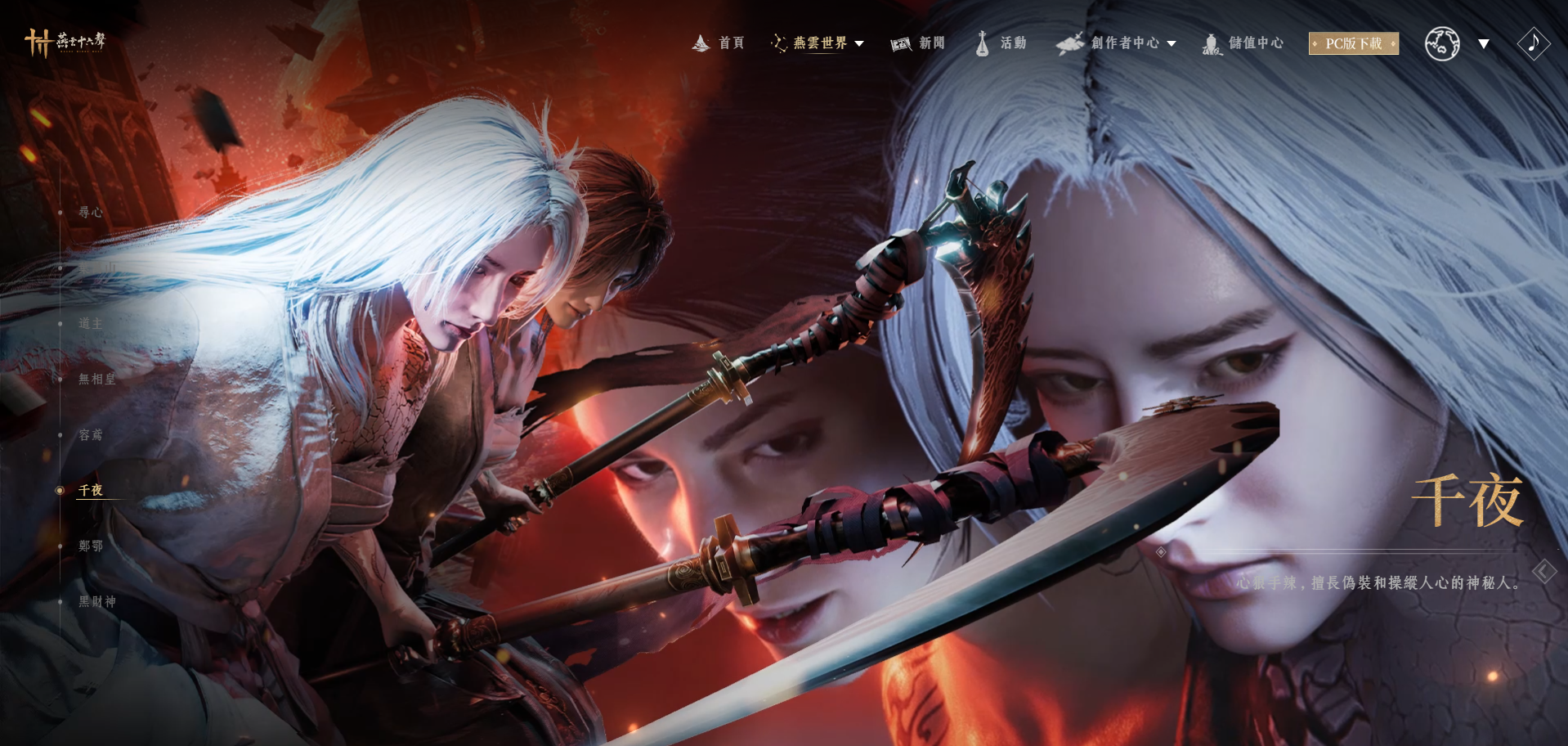Switch to character 容鳶

(x=90, y=435)
